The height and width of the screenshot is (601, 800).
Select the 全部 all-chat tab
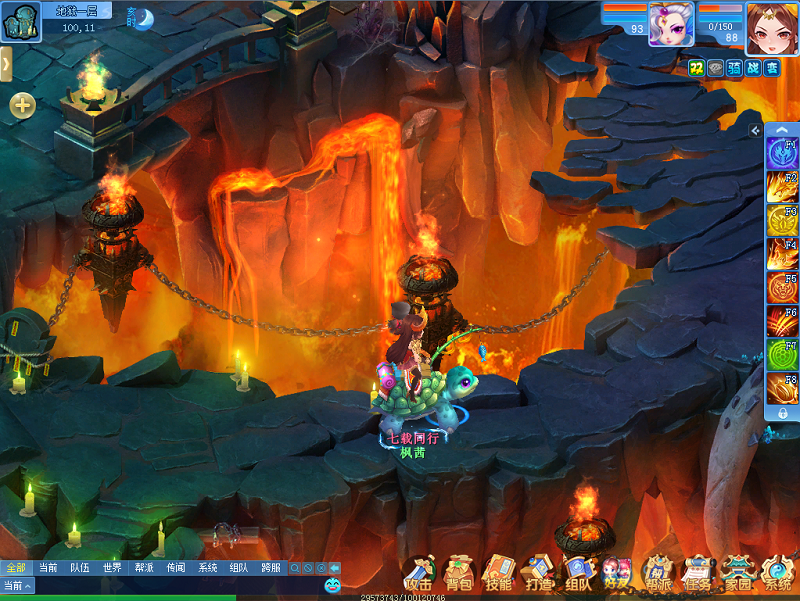point(15,567)
